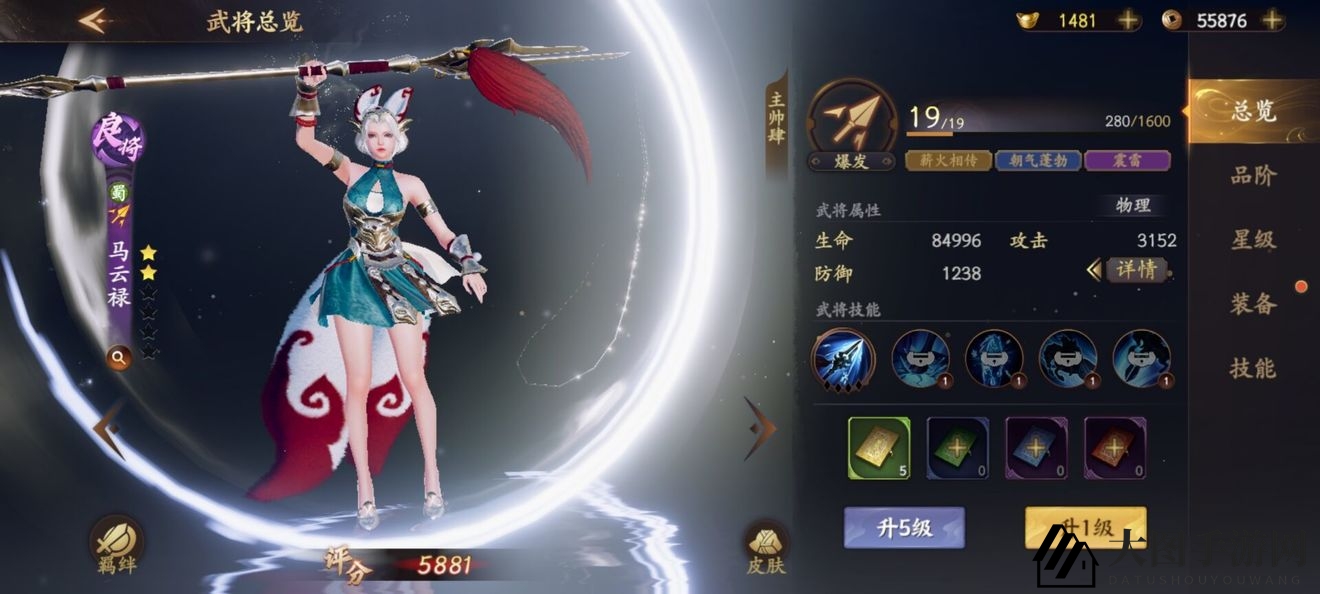
Task: Select the yellow experience book item
Action: click(879, 447)
